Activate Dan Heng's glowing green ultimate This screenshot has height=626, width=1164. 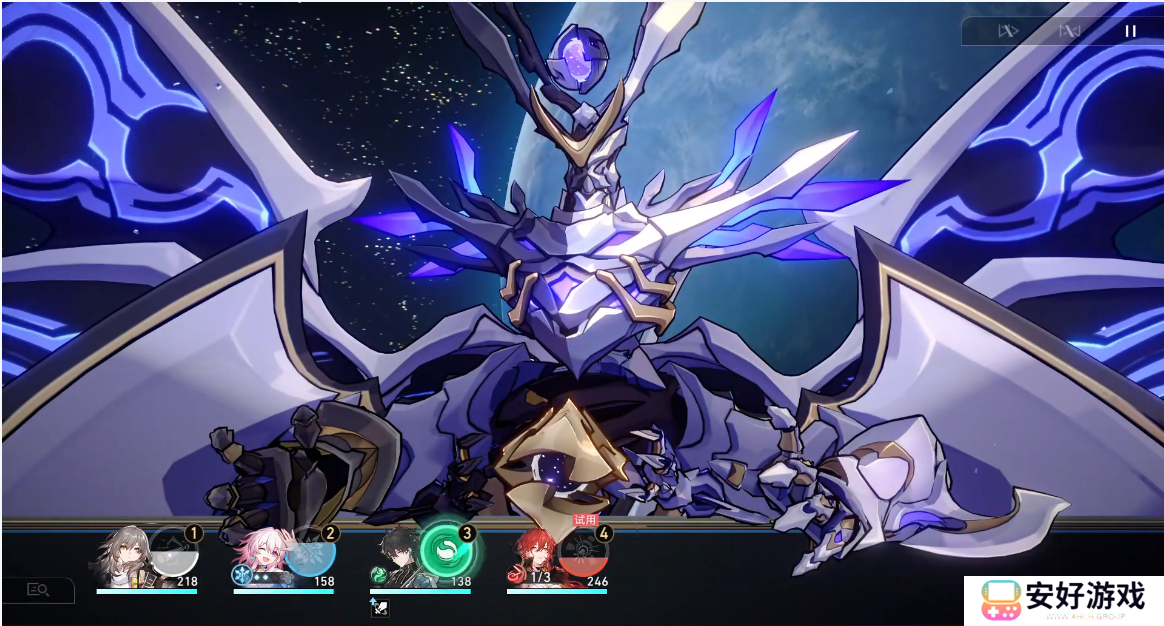pos(446,551)
